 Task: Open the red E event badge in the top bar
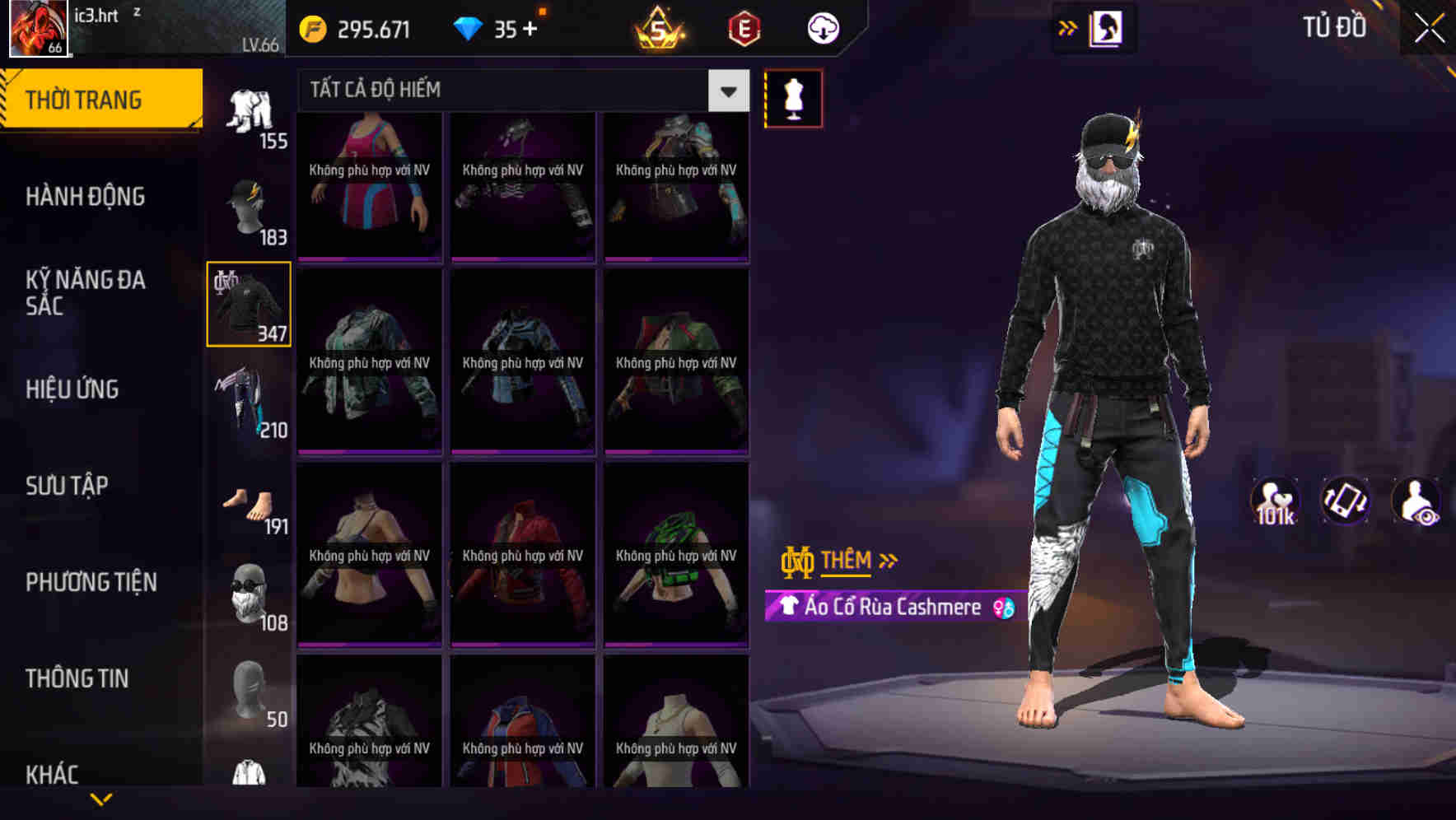click(741, 27)
